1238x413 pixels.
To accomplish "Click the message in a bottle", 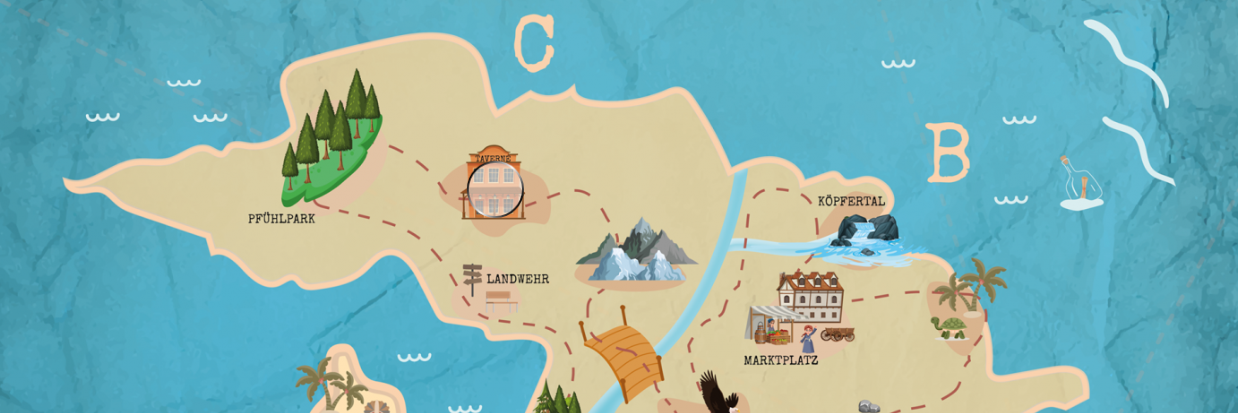I will pos(1082,184).
